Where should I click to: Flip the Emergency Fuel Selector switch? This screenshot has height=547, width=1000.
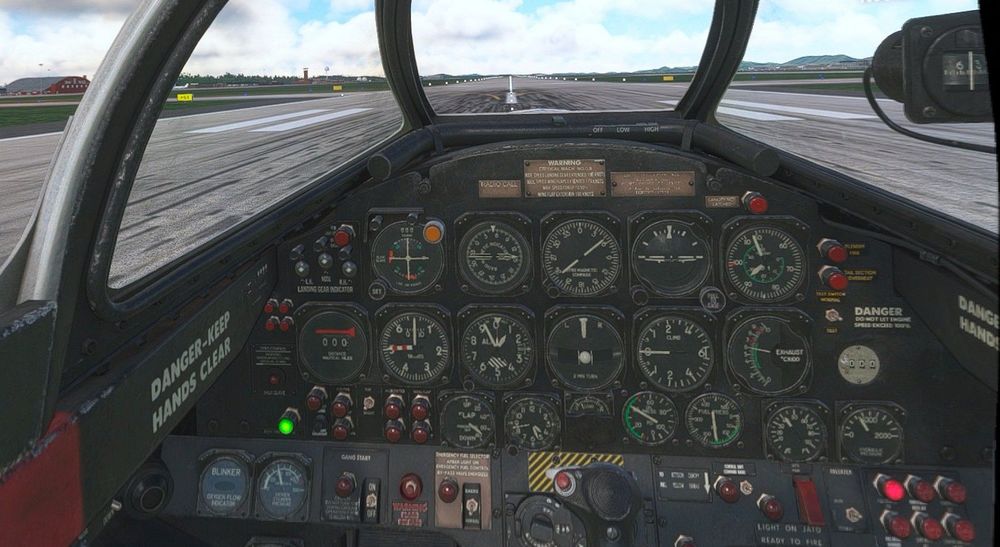coord(472,504)
